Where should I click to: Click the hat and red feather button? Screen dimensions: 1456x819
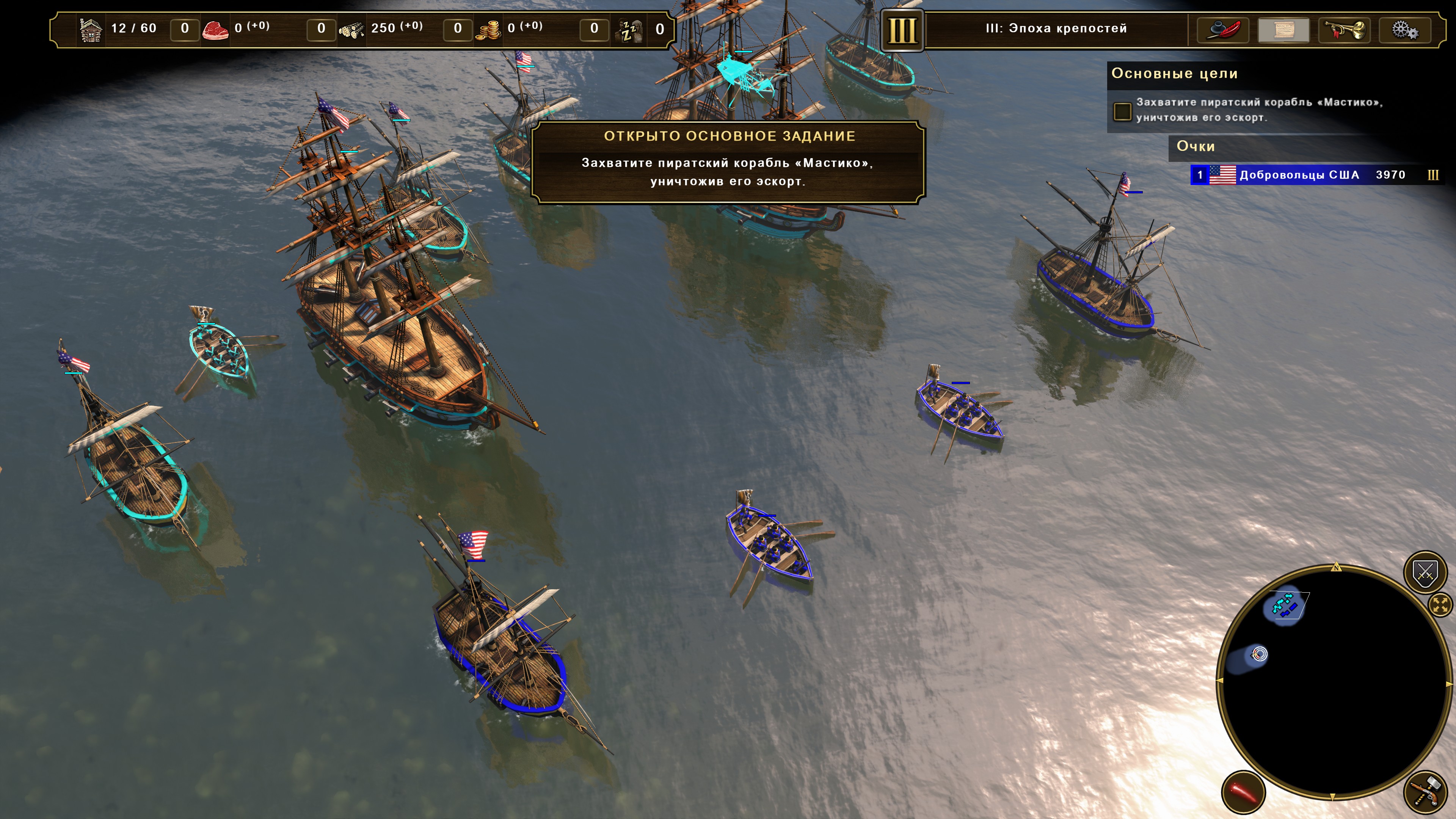[x=1222, y=30]
